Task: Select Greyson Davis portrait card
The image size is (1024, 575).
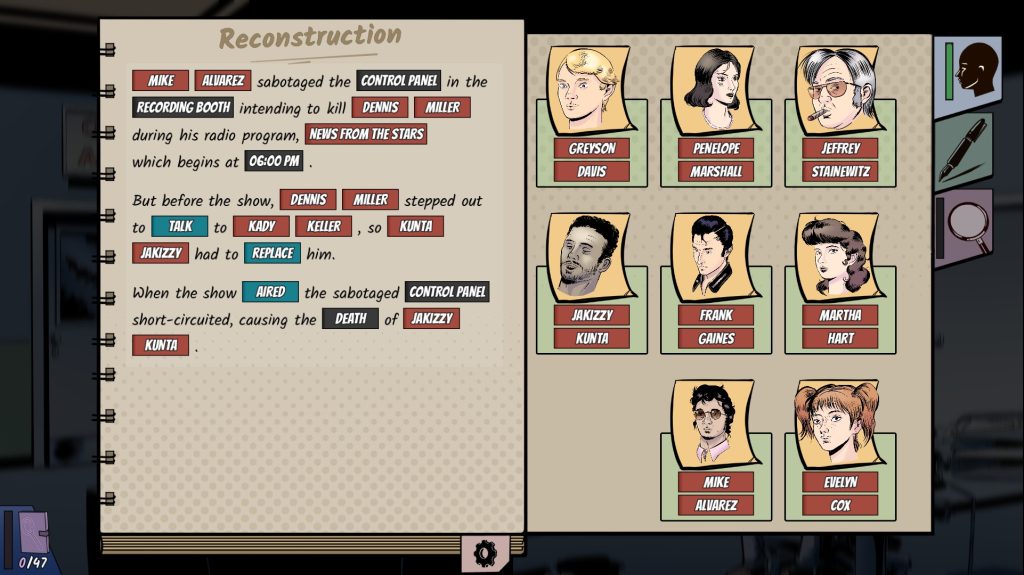Action: click(x=591, y=115)
